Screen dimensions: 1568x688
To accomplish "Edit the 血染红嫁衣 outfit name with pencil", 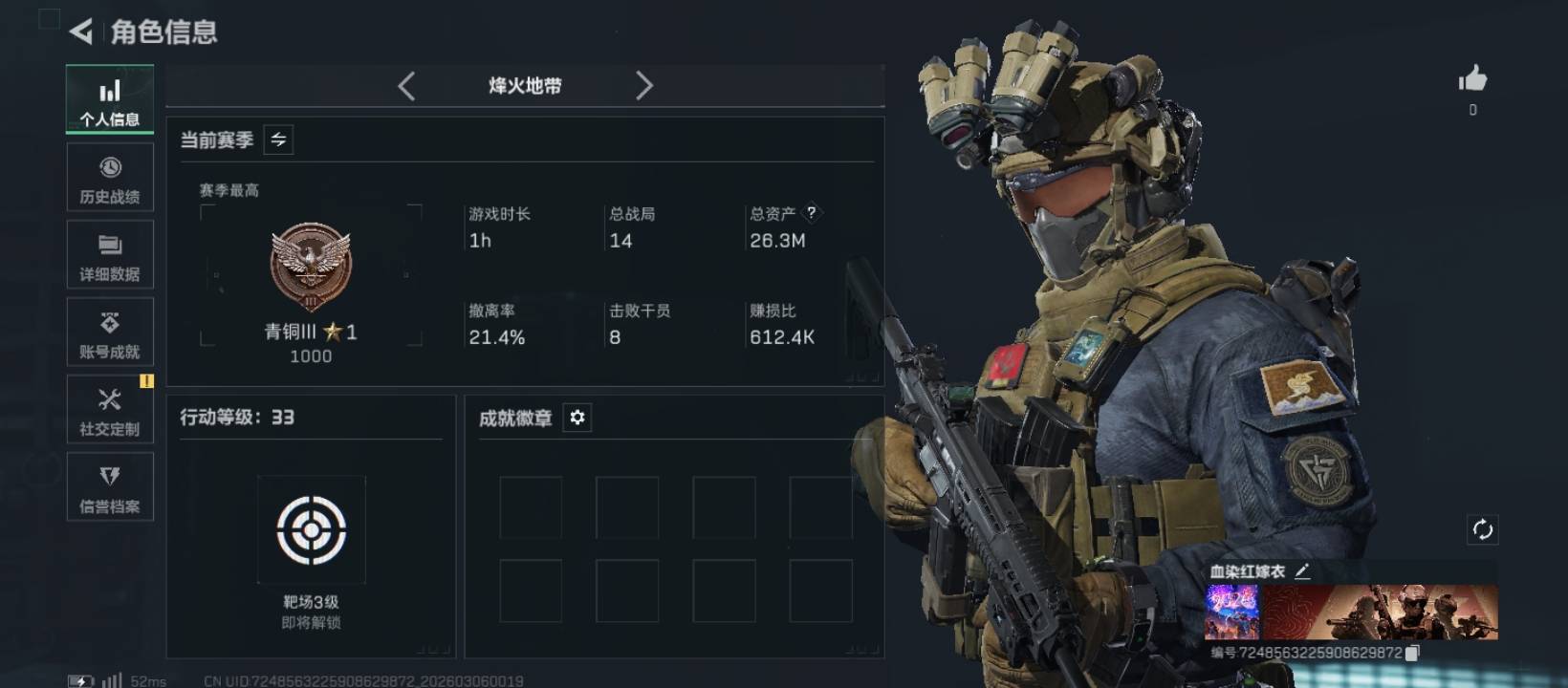I will (x=1302, y=571).
